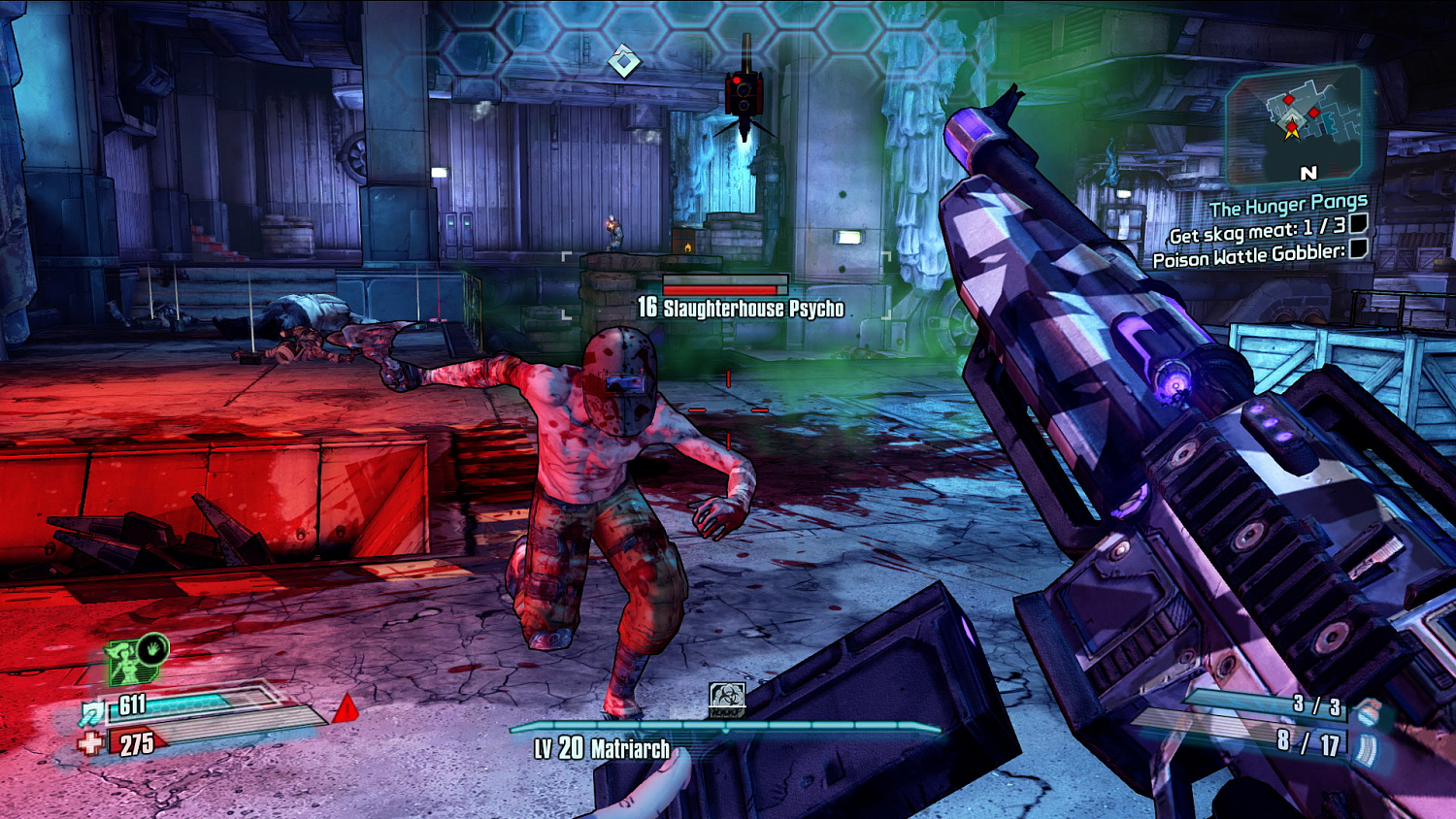Screen dimensions: 1456x819
Task: Click the shield value 611
Action: coord(131,705)
